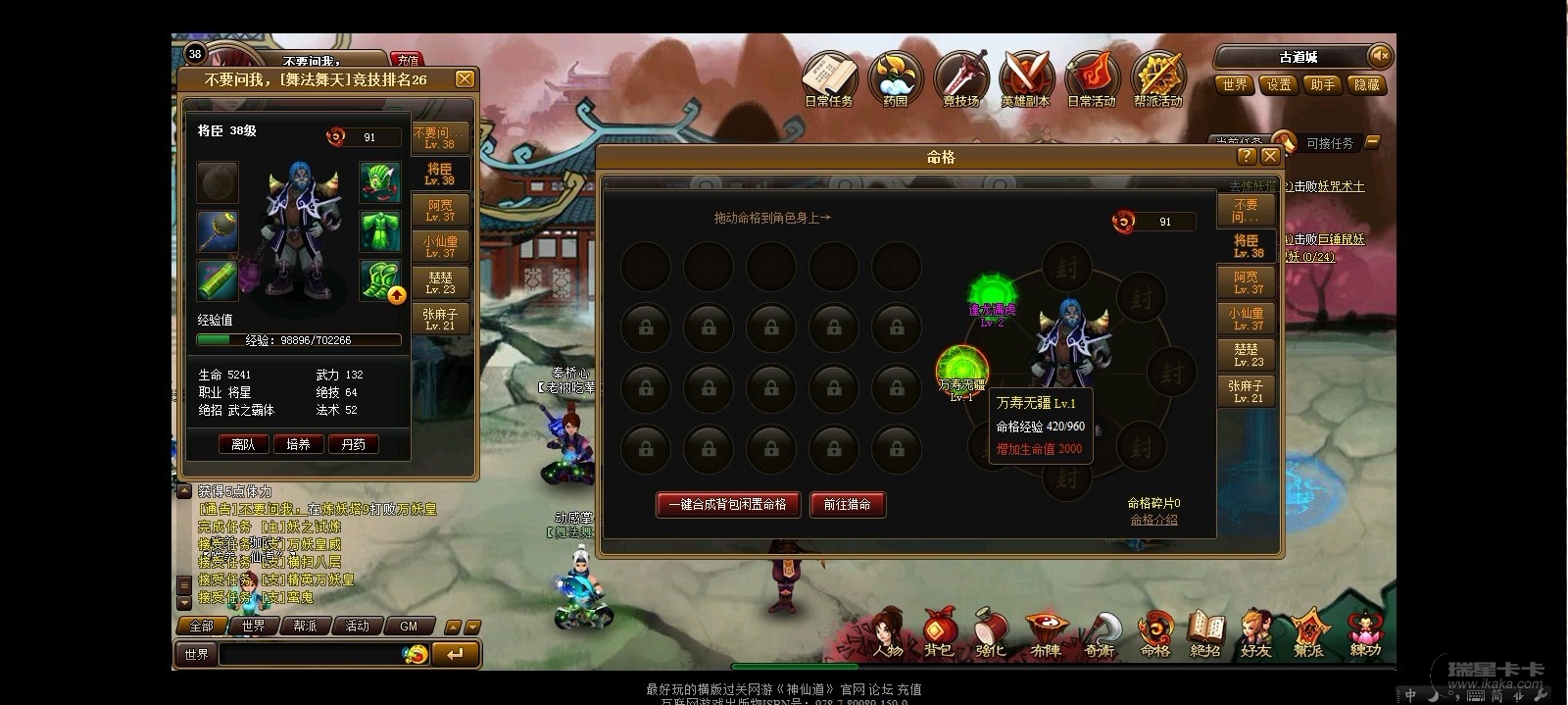Open the 日常任务 scroll icon

coord(829,78)
